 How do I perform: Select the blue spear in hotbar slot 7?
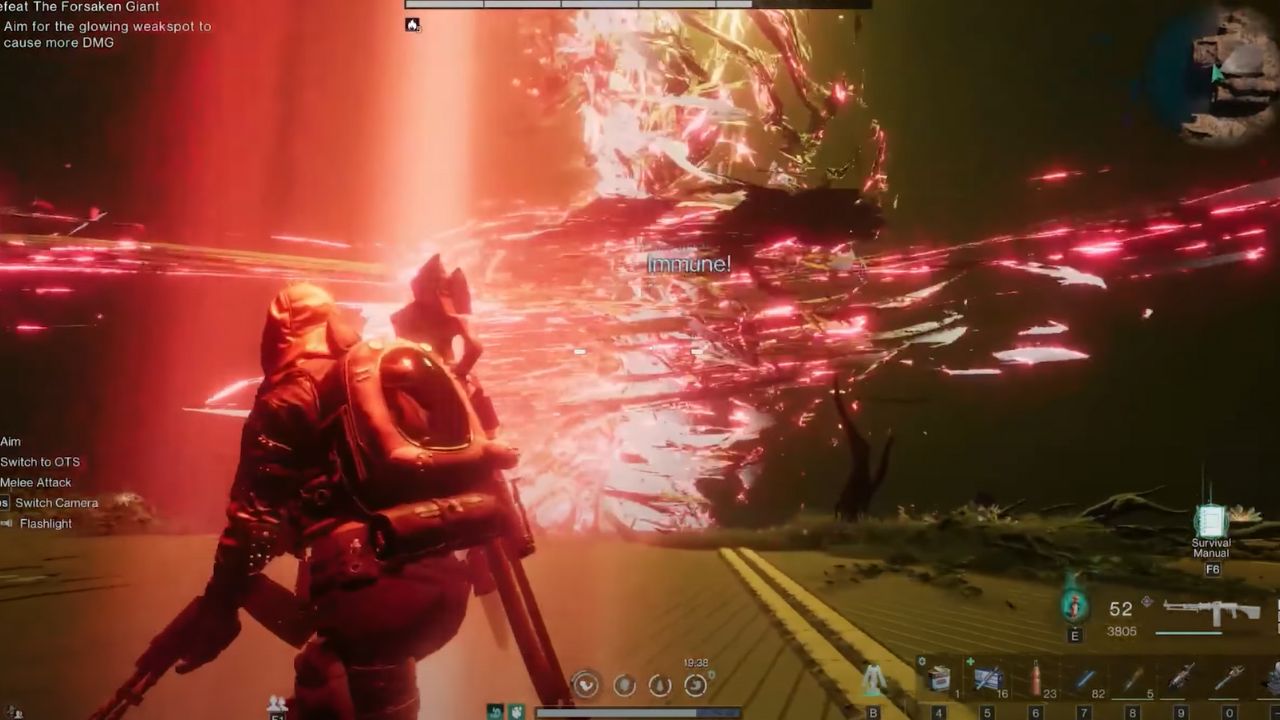pos(1083,676)
